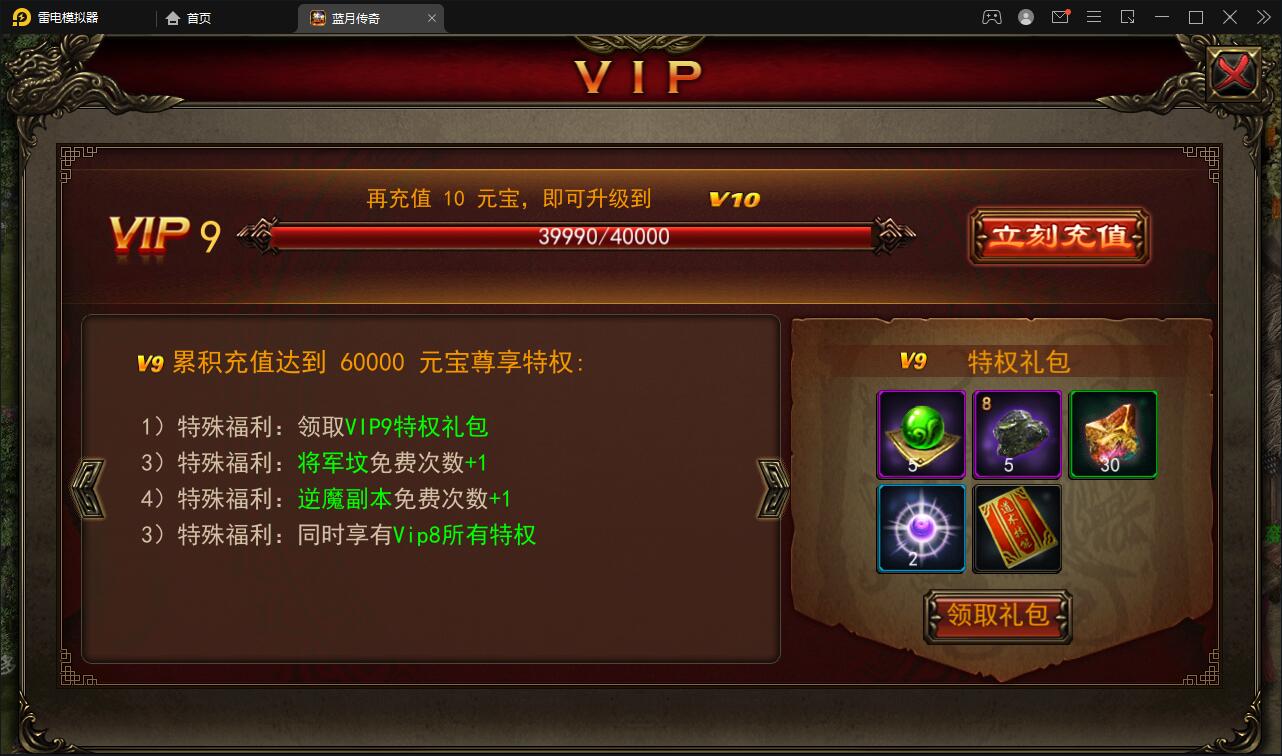The width and height of the screenshot is (1282, 756).
Task: Click the user account avatar icon
Action: (x=1024, y=17)
